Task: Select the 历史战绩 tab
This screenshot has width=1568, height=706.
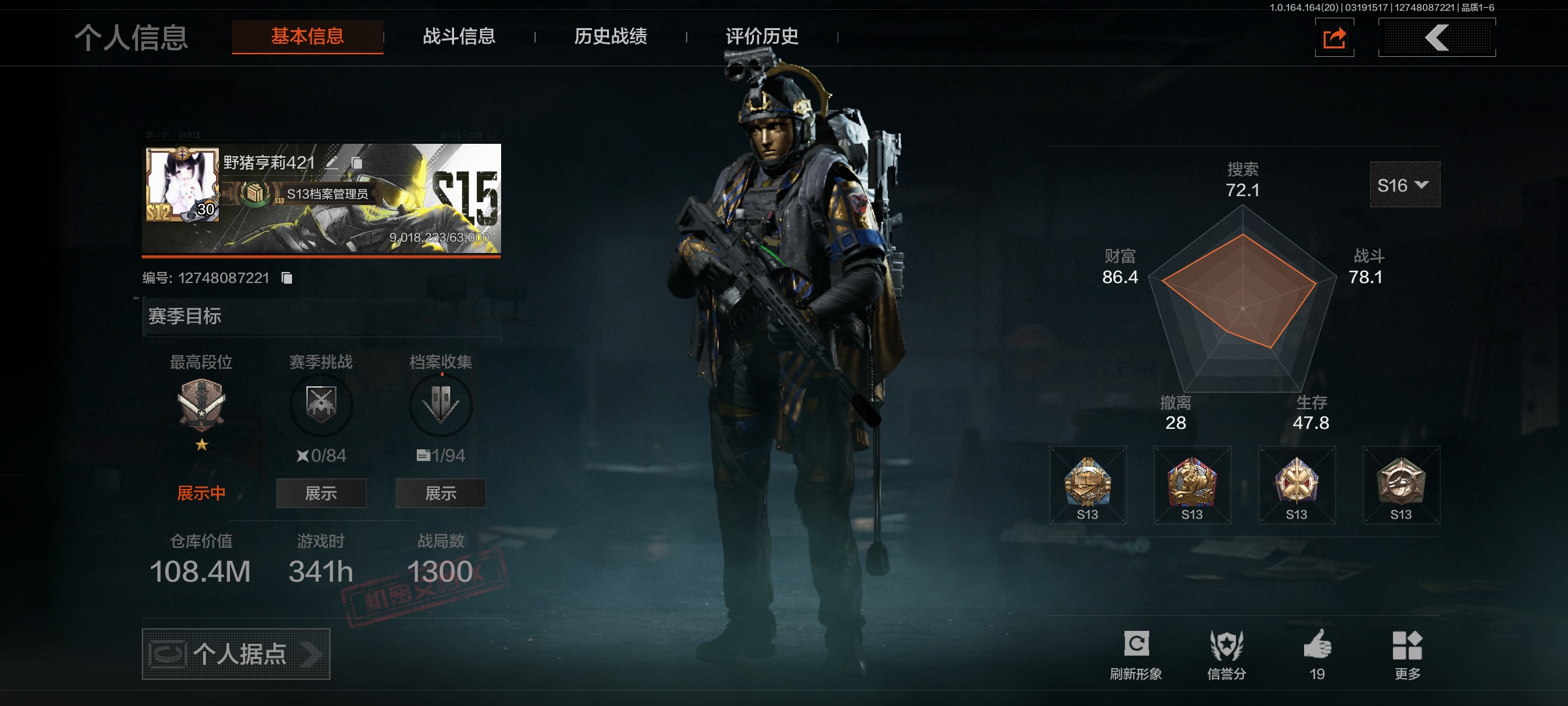Action: 610,37
